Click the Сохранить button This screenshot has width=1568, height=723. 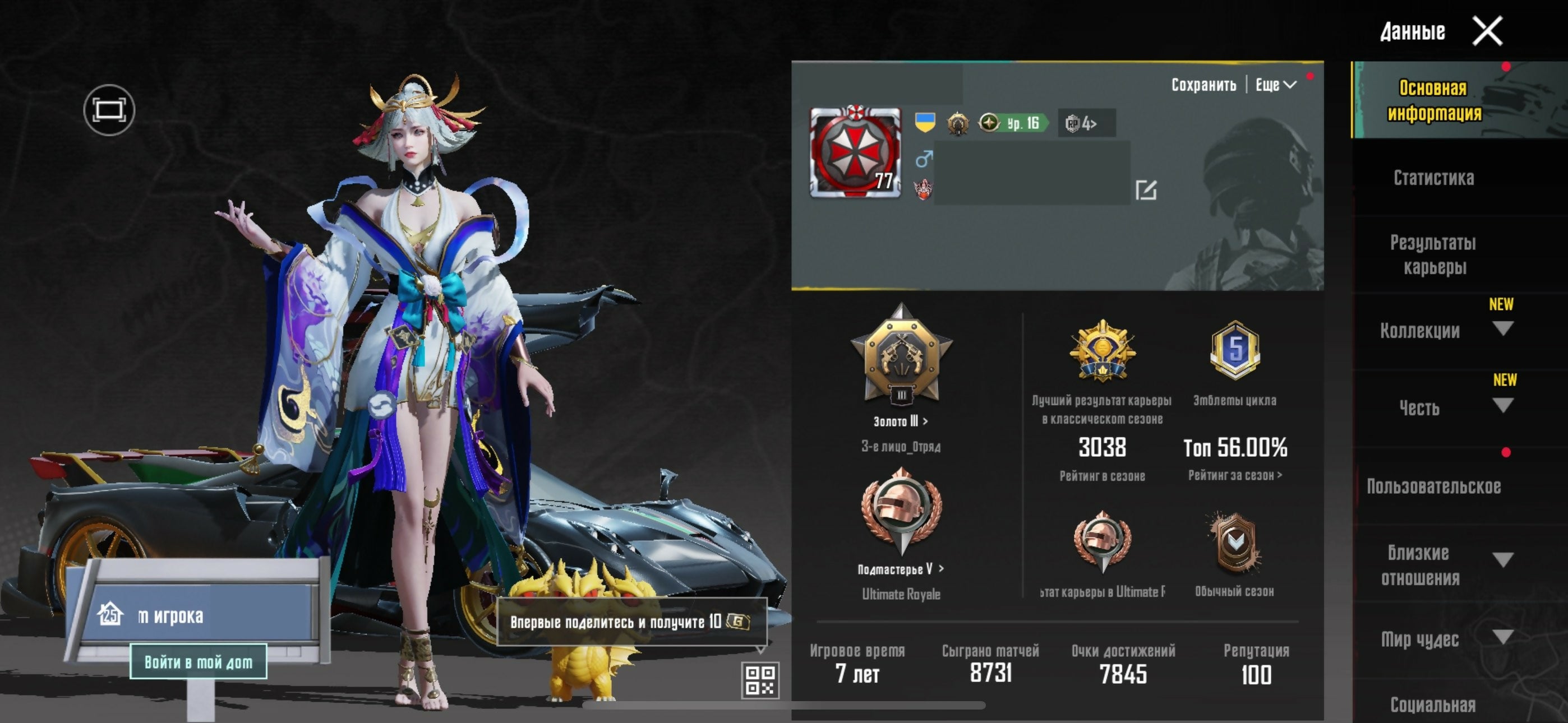(x=1203, y=85)
